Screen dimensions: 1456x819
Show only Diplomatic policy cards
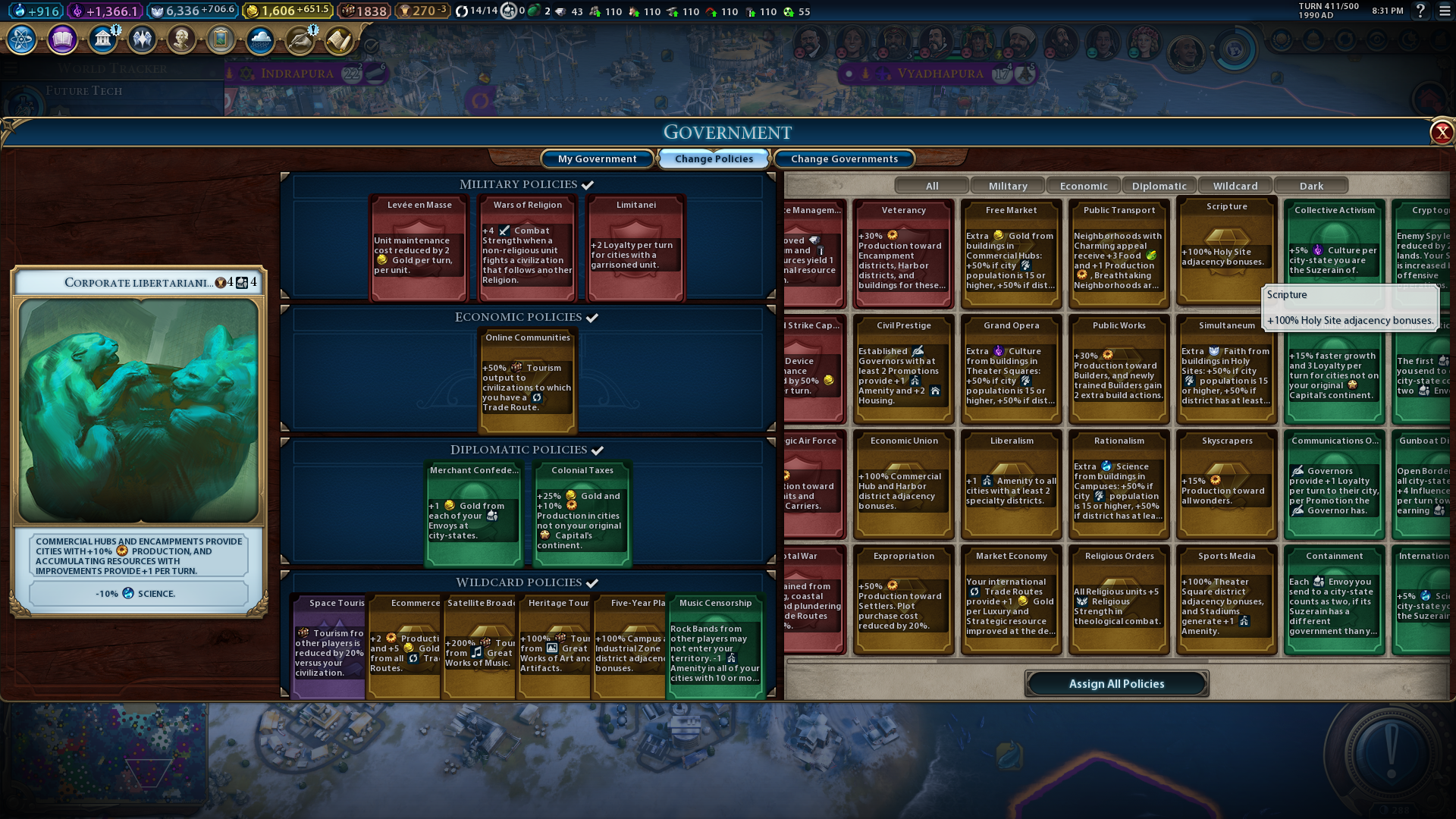pos(1159,186)
